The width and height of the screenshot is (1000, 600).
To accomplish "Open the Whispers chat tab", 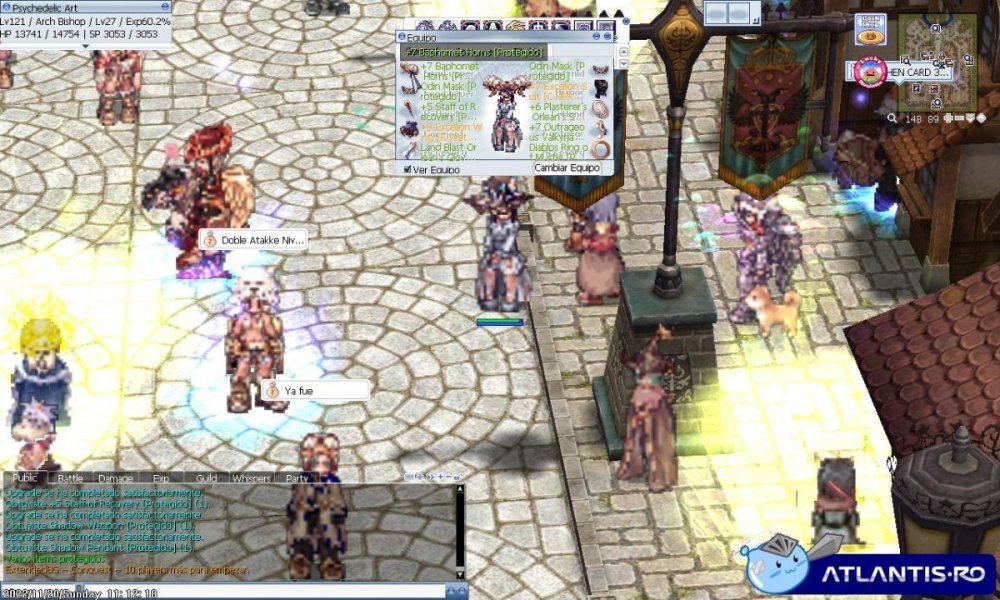I will pos(251,478).
